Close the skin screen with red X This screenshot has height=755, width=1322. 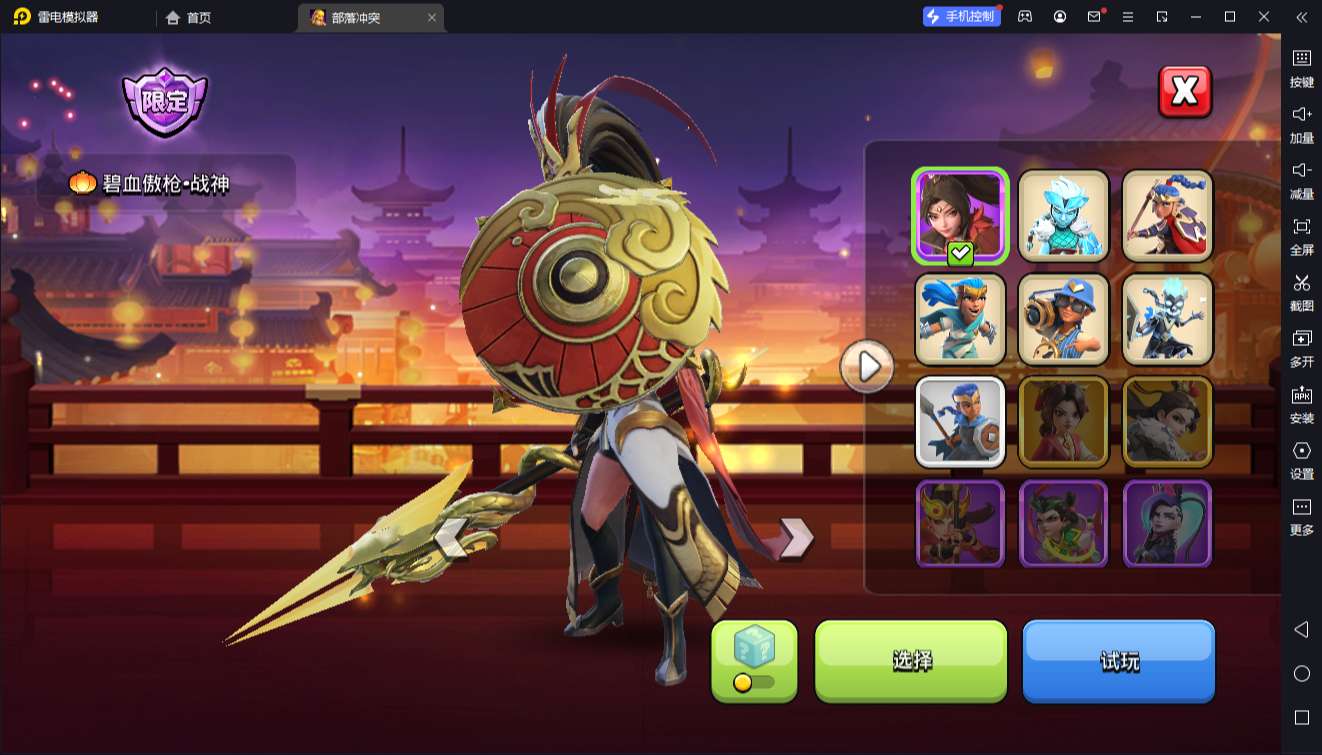click(1184, 92)
